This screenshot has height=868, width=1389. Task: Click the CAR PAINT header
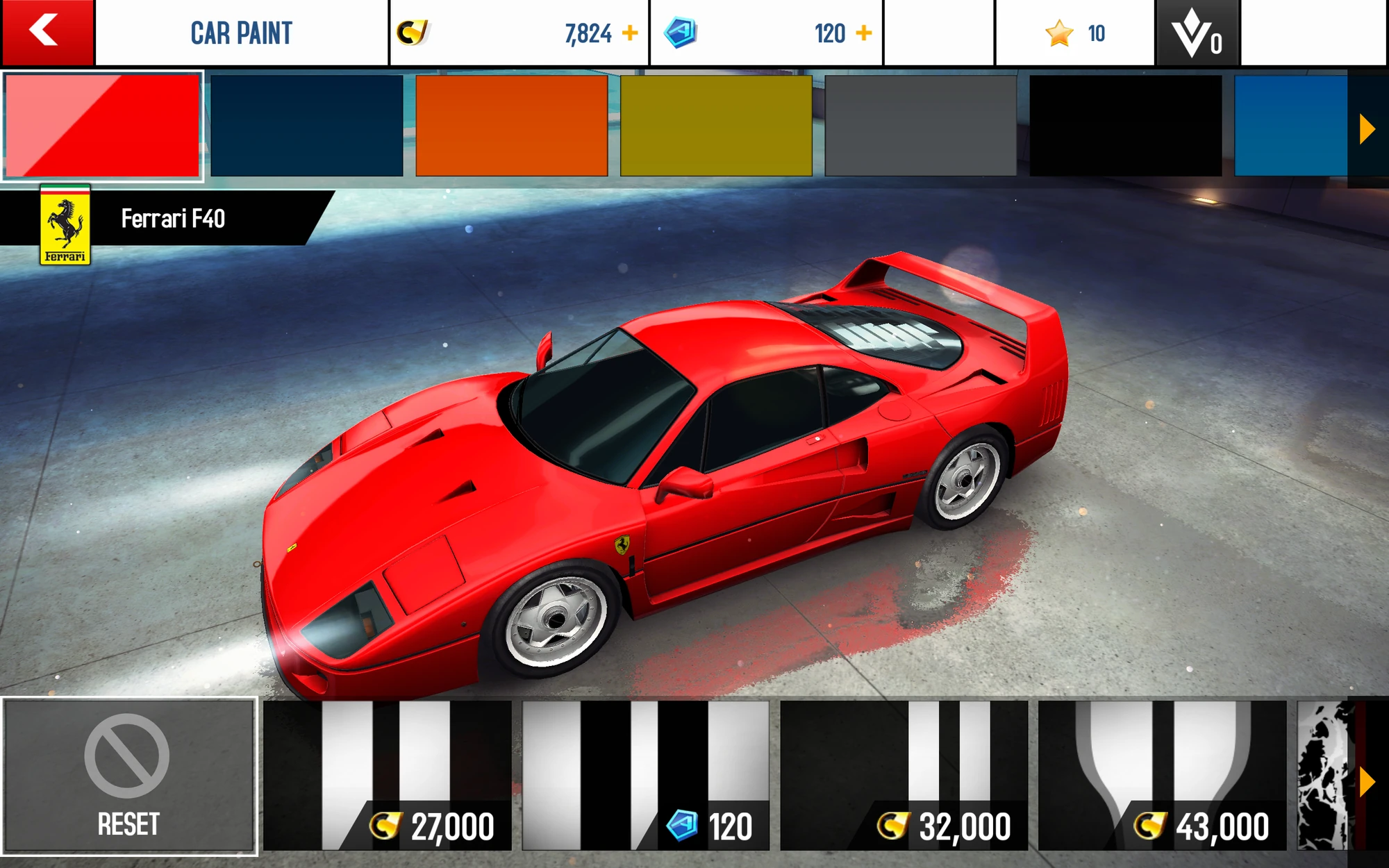click(x=242, y=31)
